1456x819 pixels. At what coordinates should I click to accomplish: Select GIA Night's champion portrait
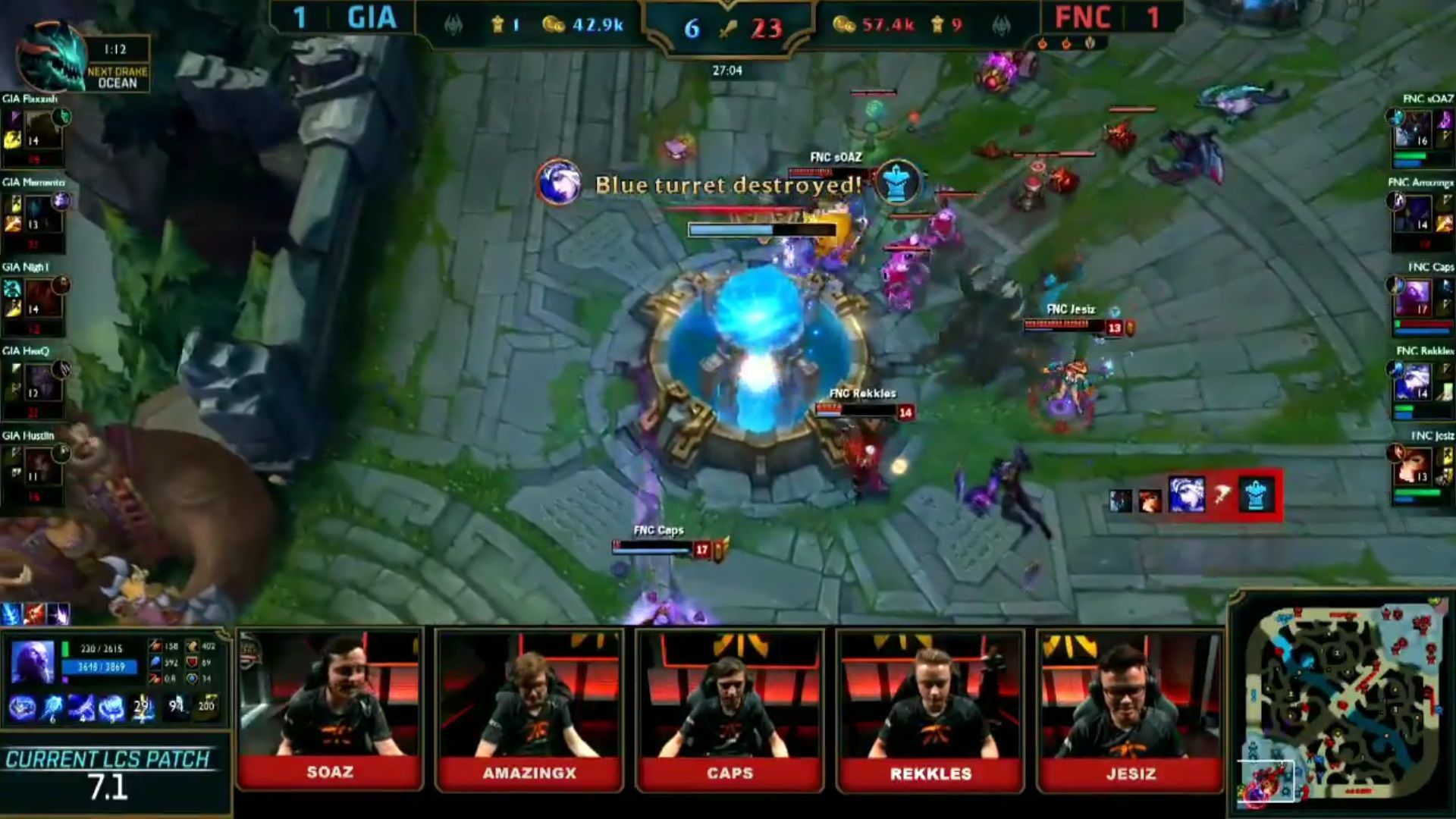[x=42, y=299]
